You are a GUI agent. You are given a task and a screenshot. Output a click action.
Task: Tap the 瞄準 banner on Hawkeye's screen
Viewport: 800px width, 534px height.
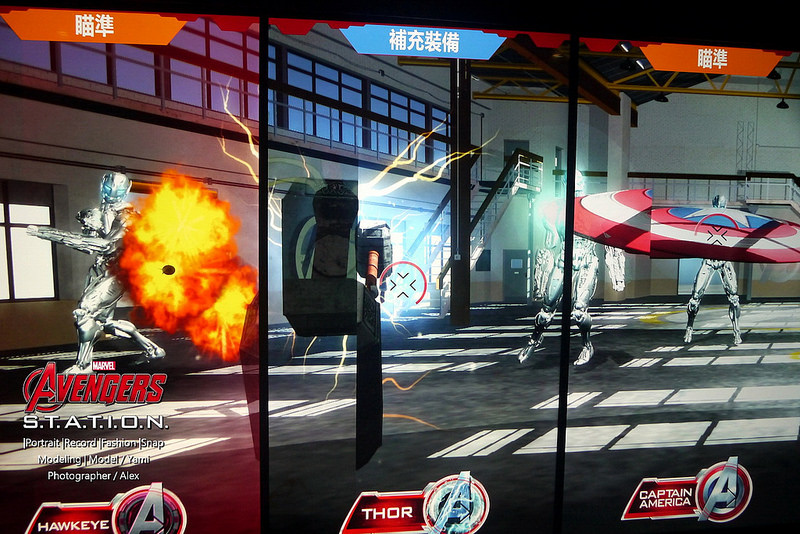95,25
